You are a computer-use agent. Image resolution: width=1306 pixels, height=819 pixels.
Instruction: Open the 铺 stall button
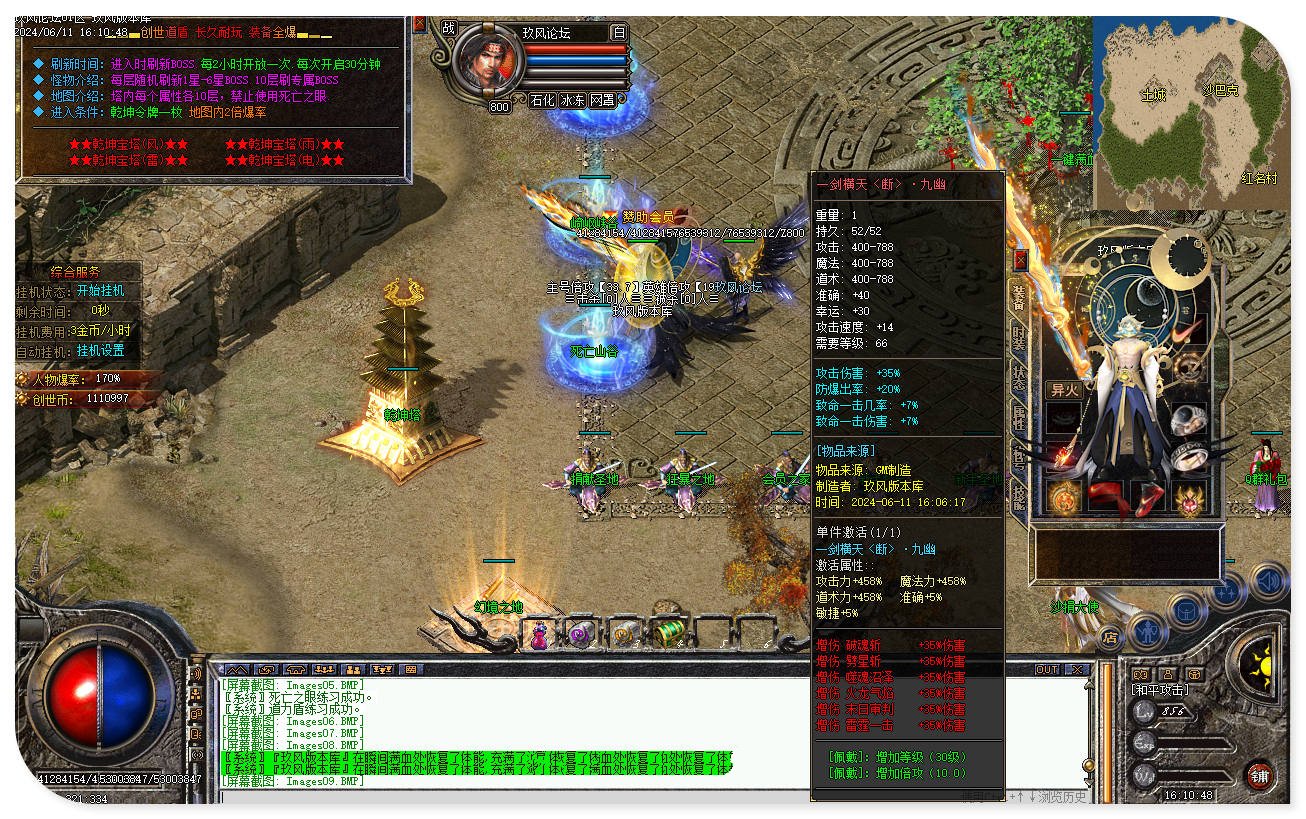click(1258, 774)
